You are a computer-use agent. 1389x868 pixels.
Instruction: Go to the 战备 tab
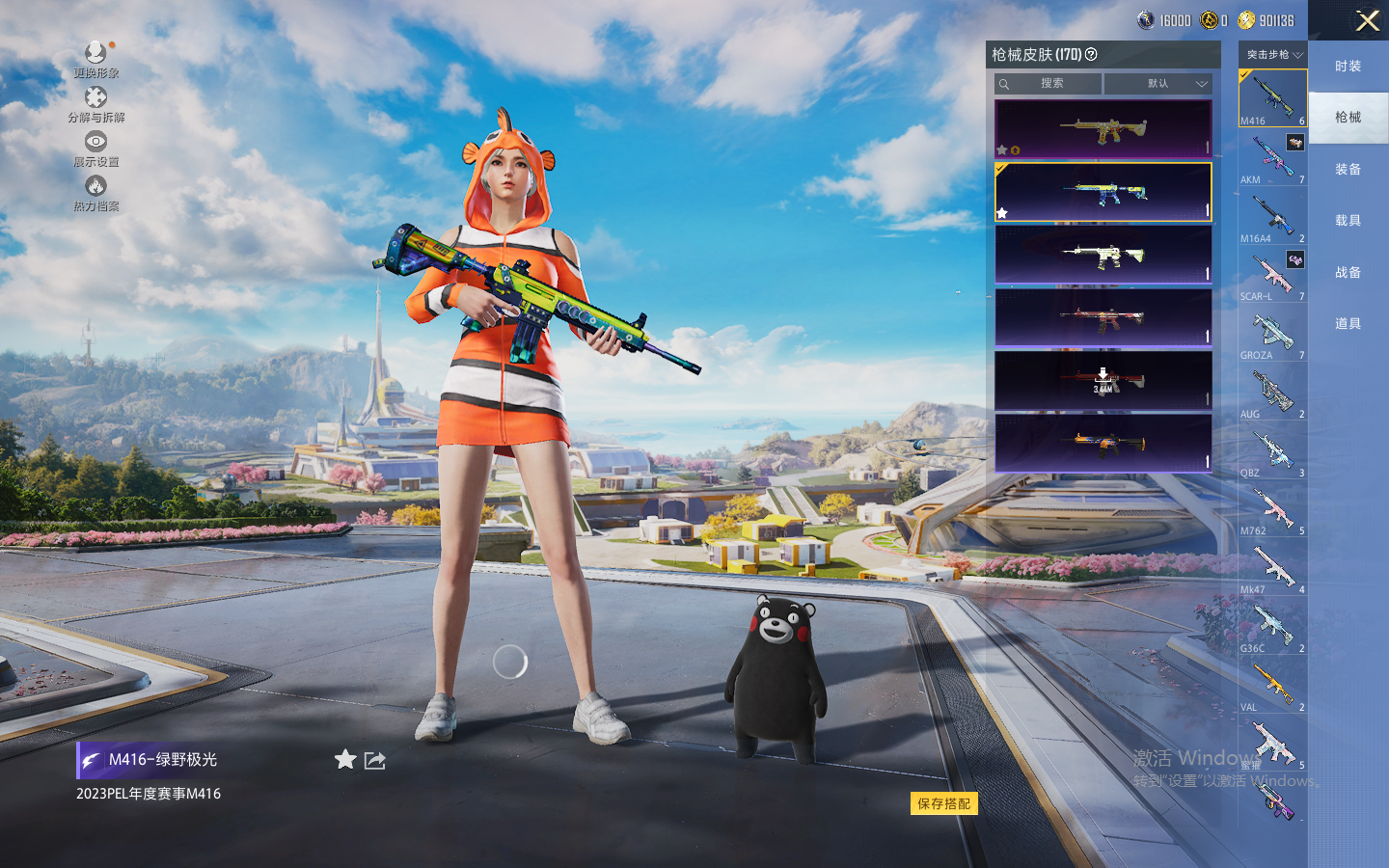[1348, 273]
